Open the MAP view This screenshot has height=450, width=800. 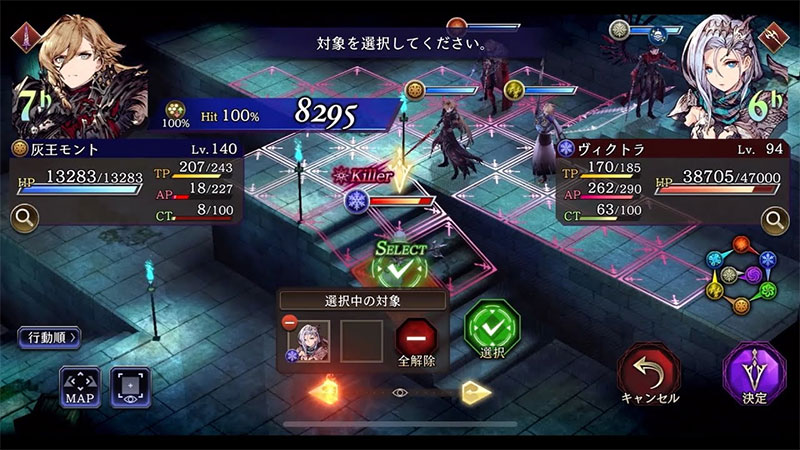click(x=79, y=387)
